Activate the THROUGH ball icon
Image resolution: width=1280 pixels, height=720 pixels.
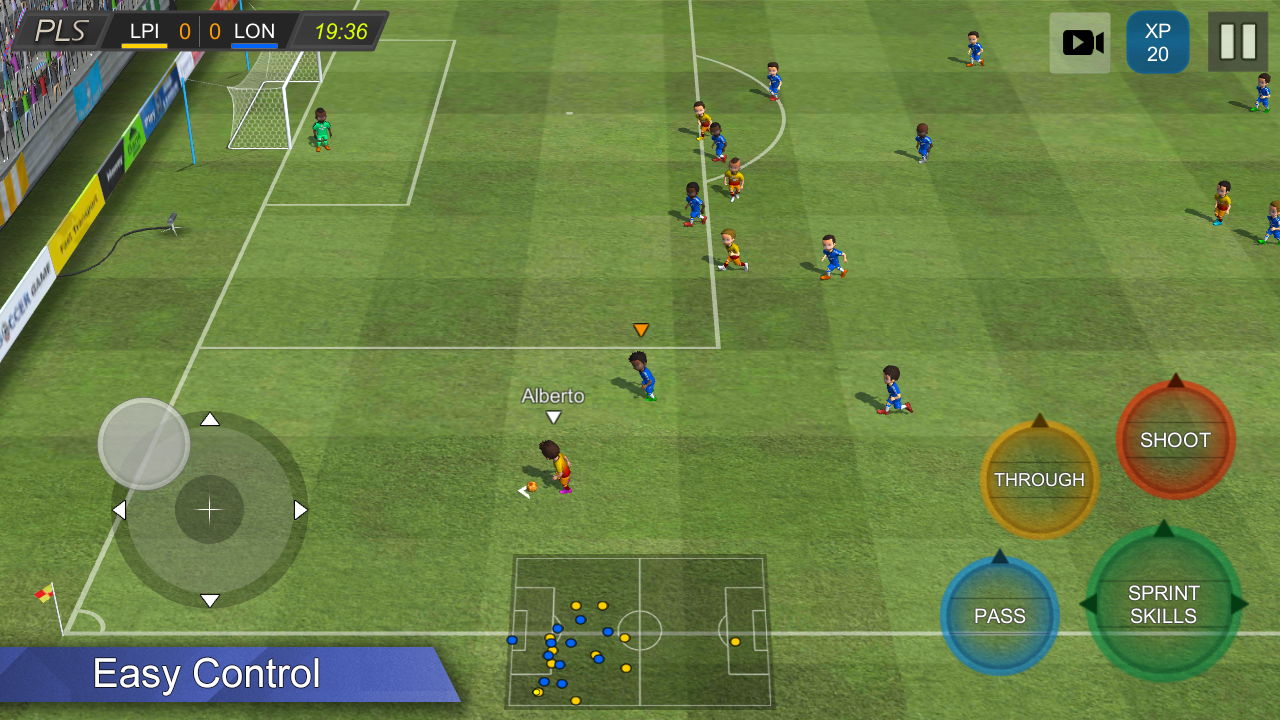coord(1039,480)
